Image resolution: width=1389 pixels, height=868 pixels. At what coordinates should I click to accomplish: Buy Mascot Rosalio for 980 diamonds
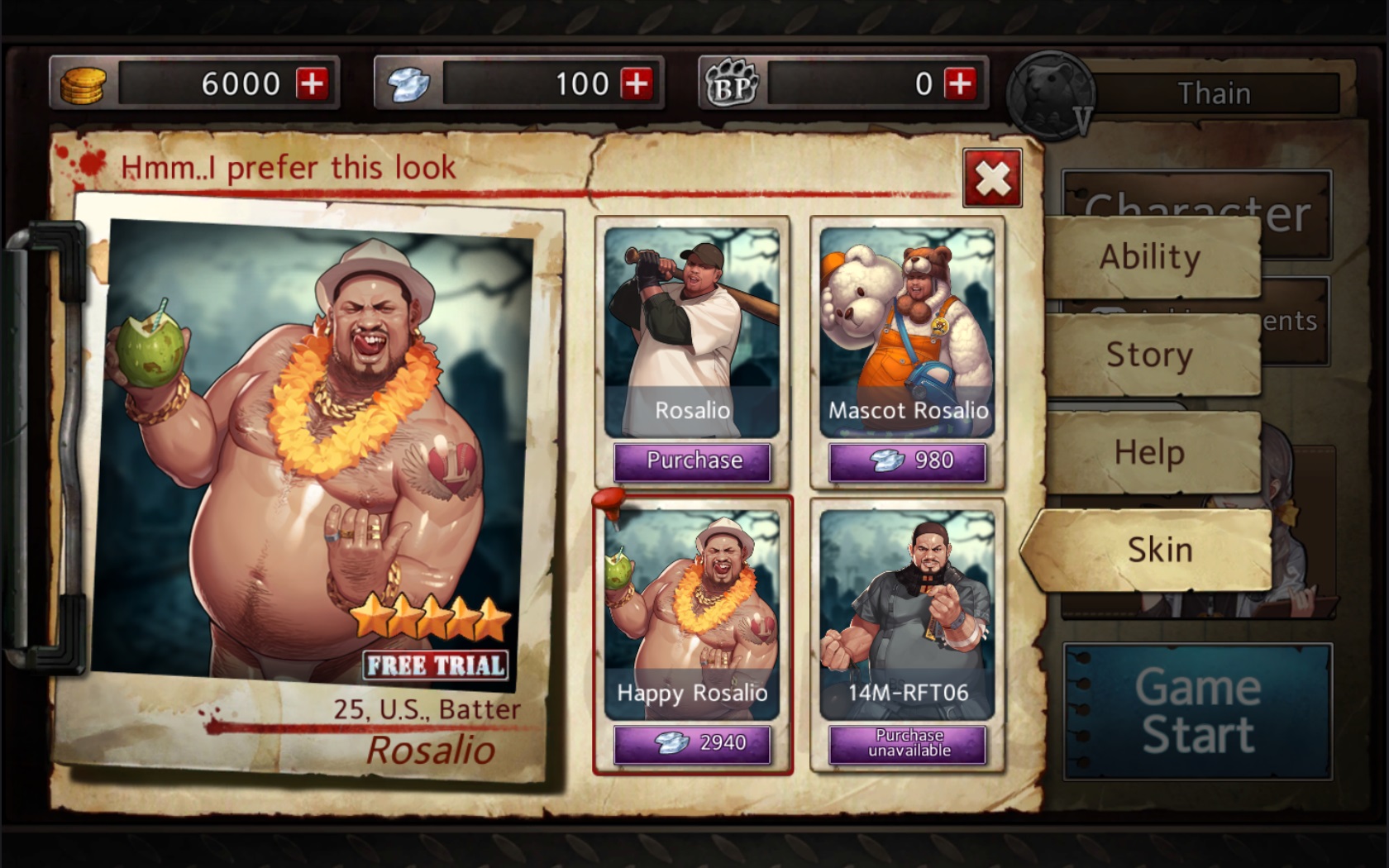click(908, 461)
